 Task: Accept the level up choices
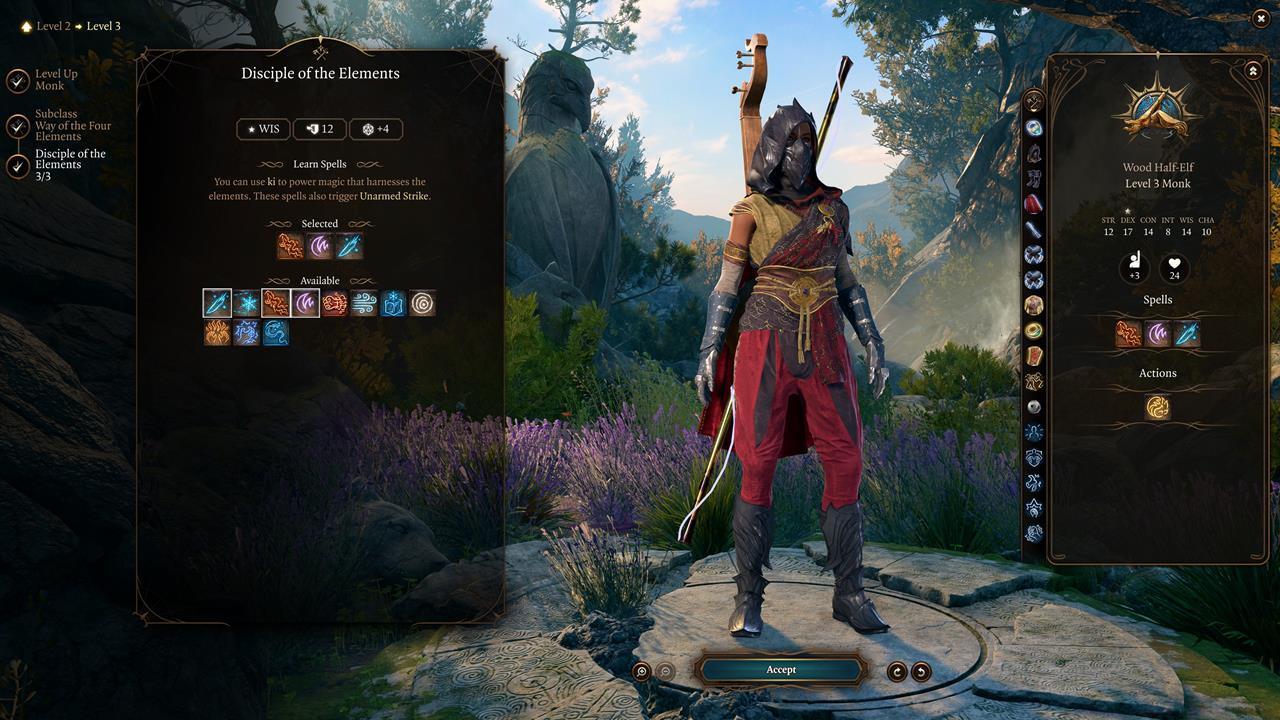click(781, 669)
